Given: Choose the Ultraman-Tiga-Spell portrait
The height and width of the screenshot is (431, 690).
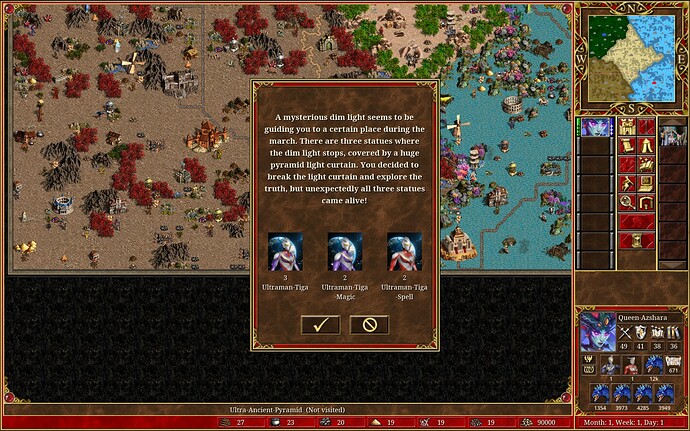Looking at the screenshot, I should pos(404,252).
